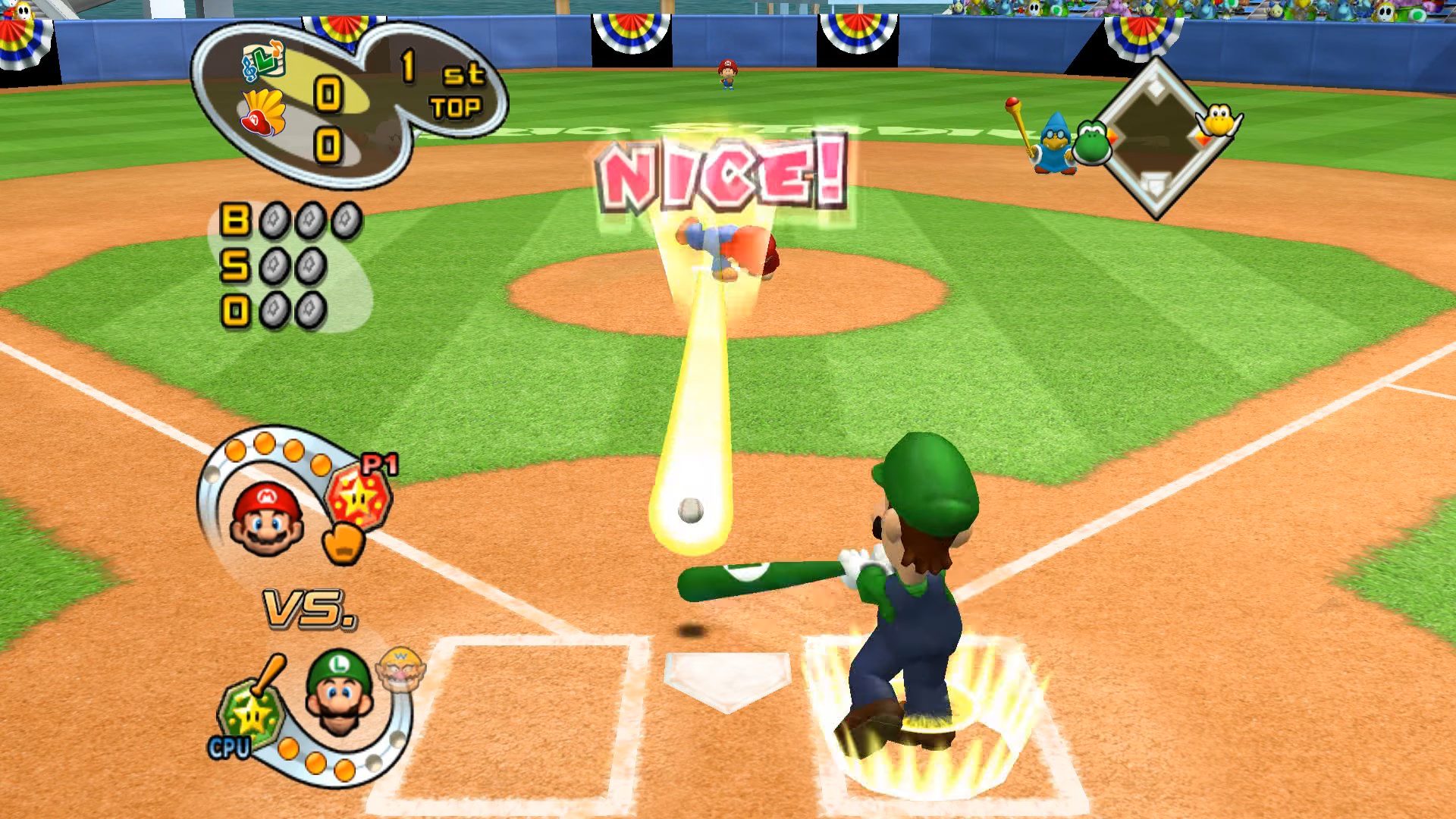Click the orange baseball glove icon
The width and height of the screenshot is (1456, 819).
pos(344,544)
